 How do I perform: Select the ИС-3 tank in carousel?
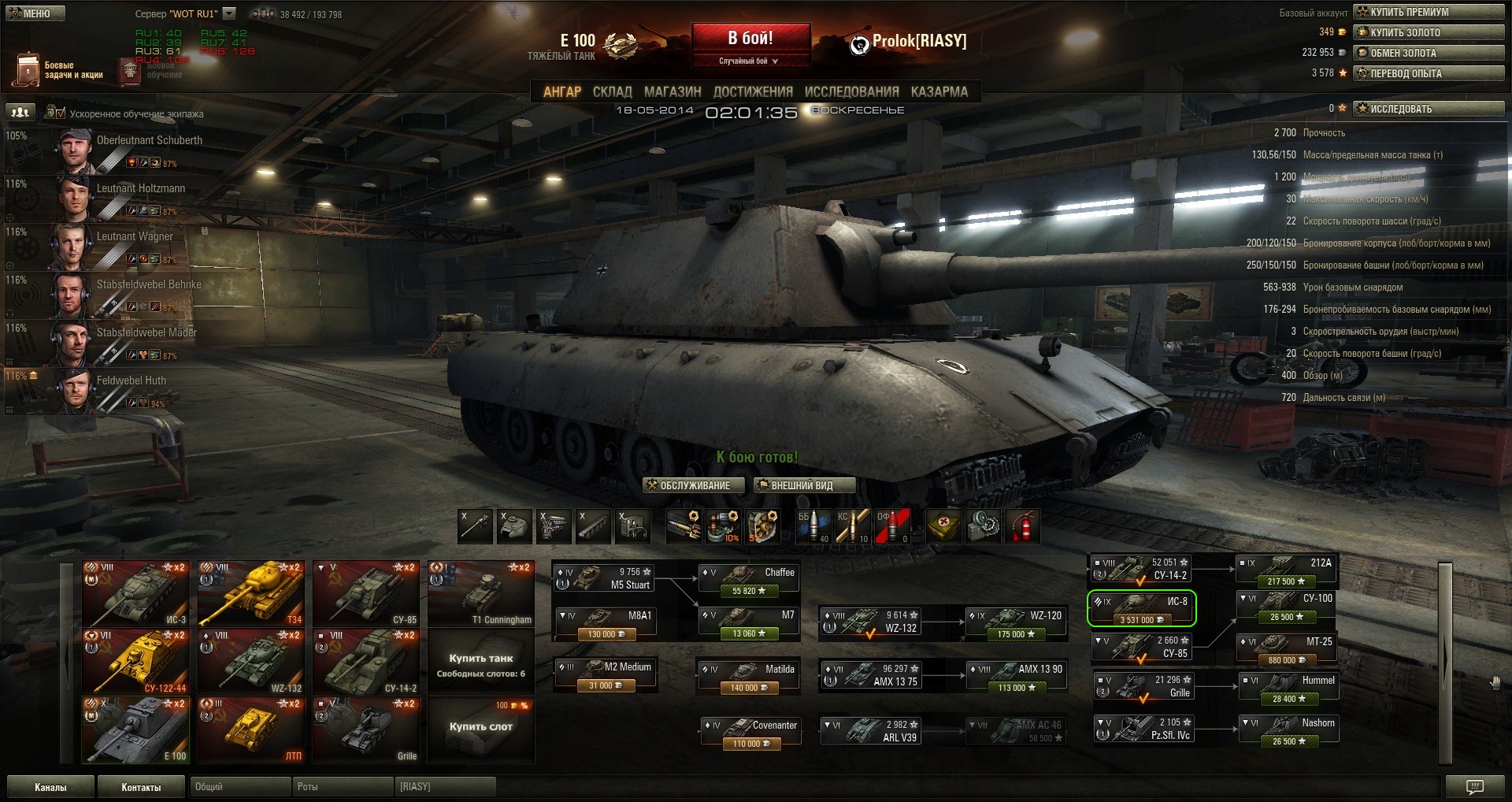click(x=135, y=593)
